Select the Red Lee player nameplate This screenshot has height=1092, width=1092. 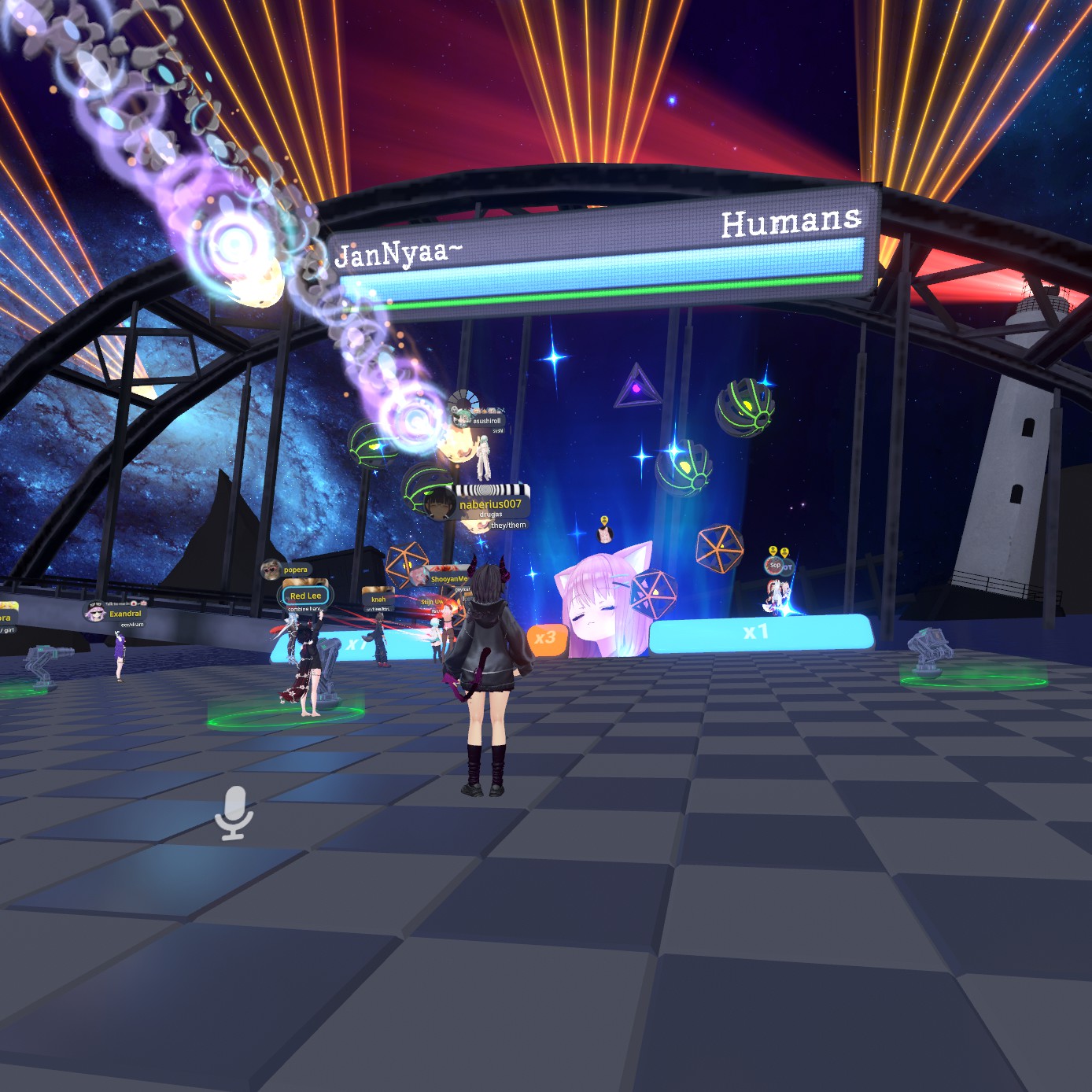pos(305,596)
